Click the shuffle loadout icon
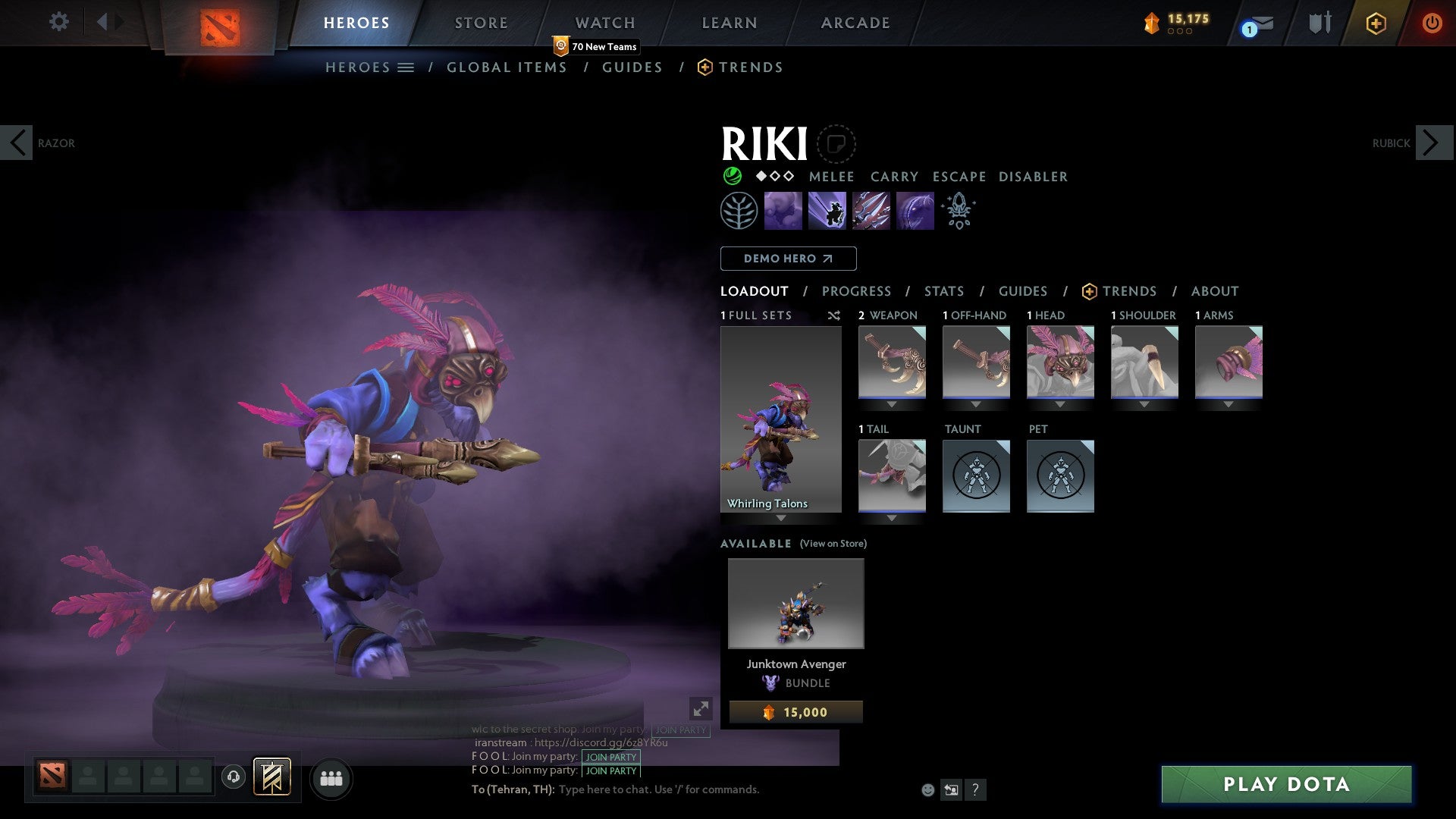Viewport: 1456px width, 819px height. point(834,315)
